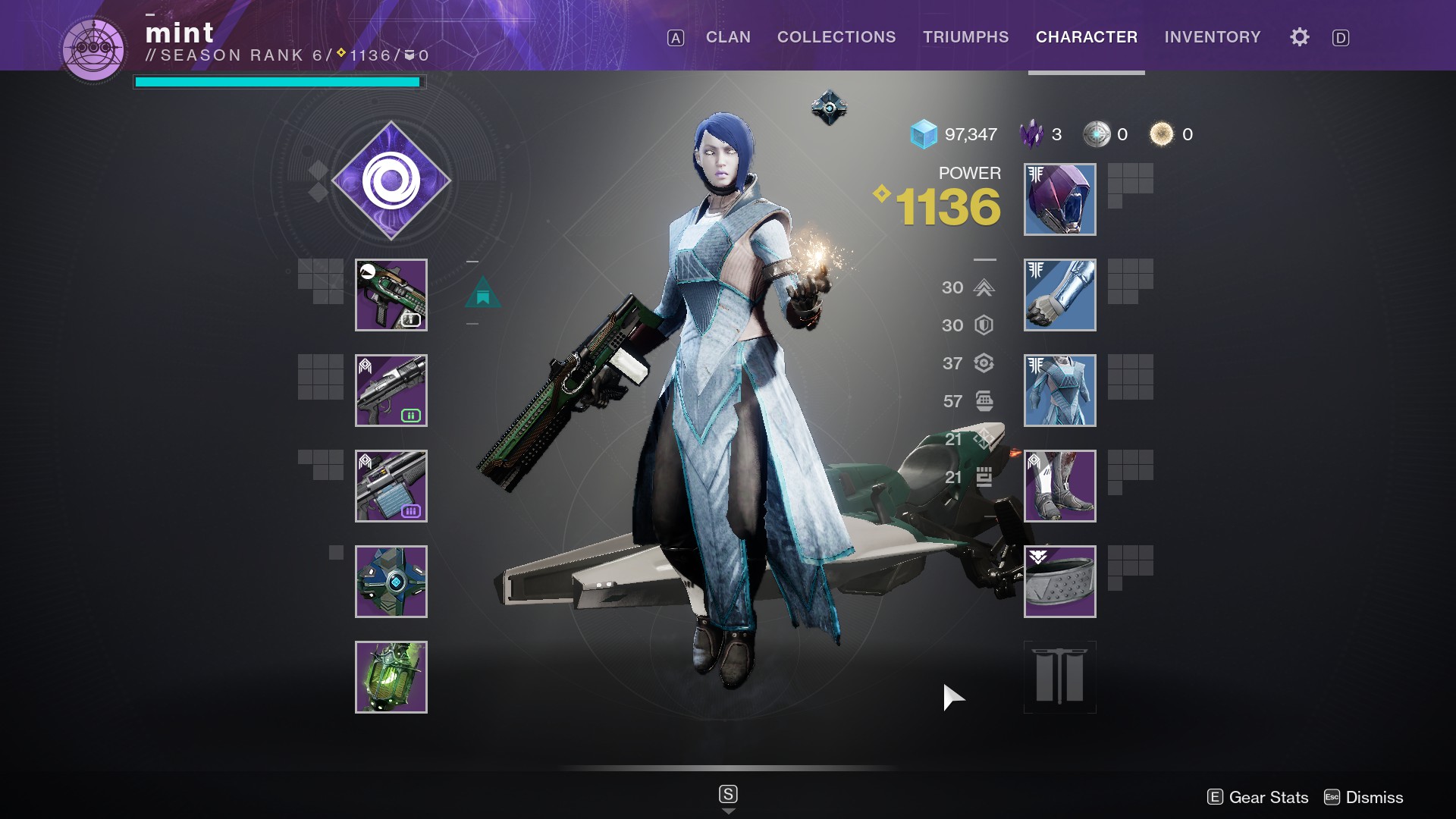This screenshot has height=819, width=1456.
Task: Select the power weapon slot
Action: tap(391, 486)
